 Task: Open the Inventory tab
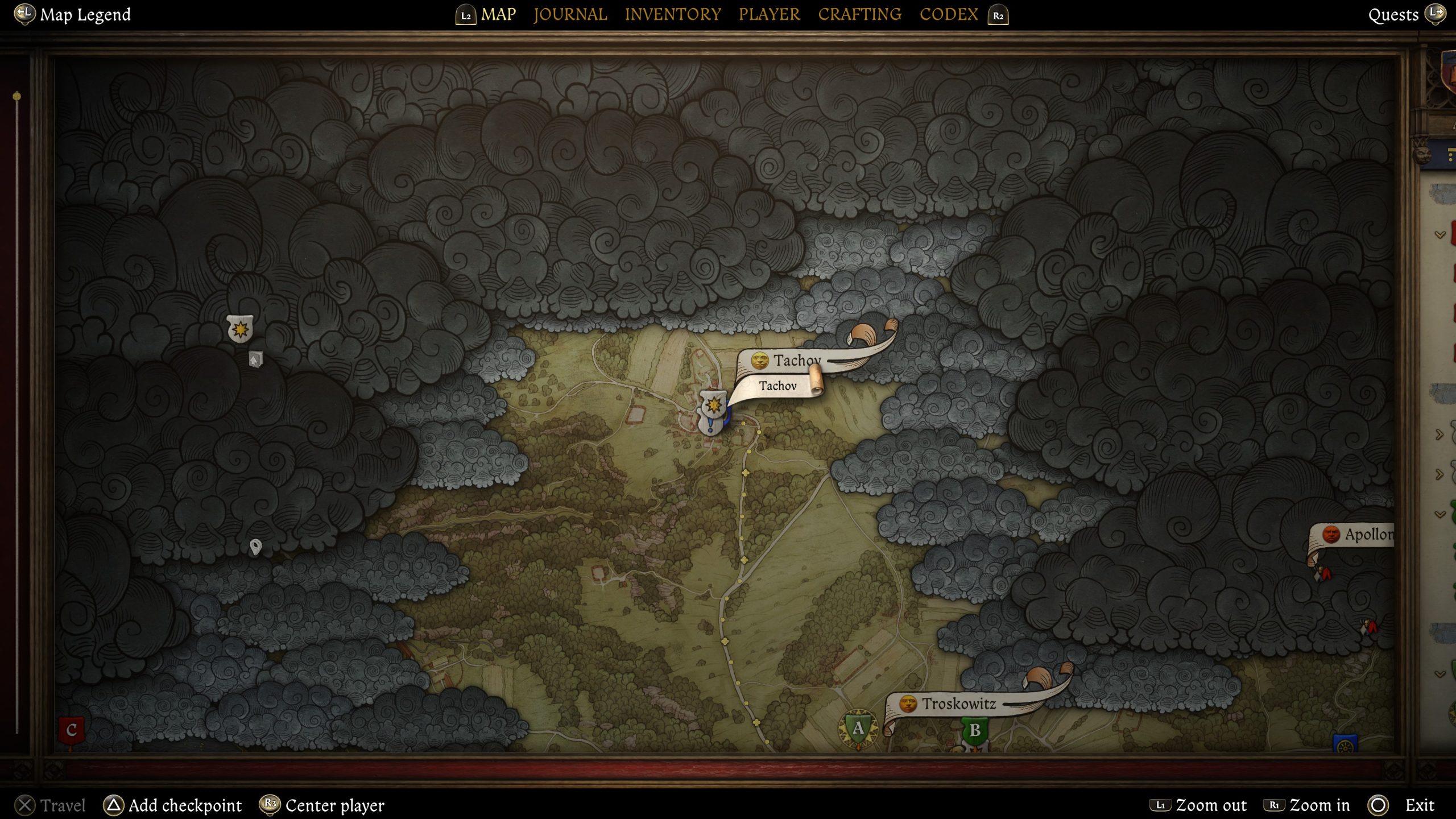673,14
